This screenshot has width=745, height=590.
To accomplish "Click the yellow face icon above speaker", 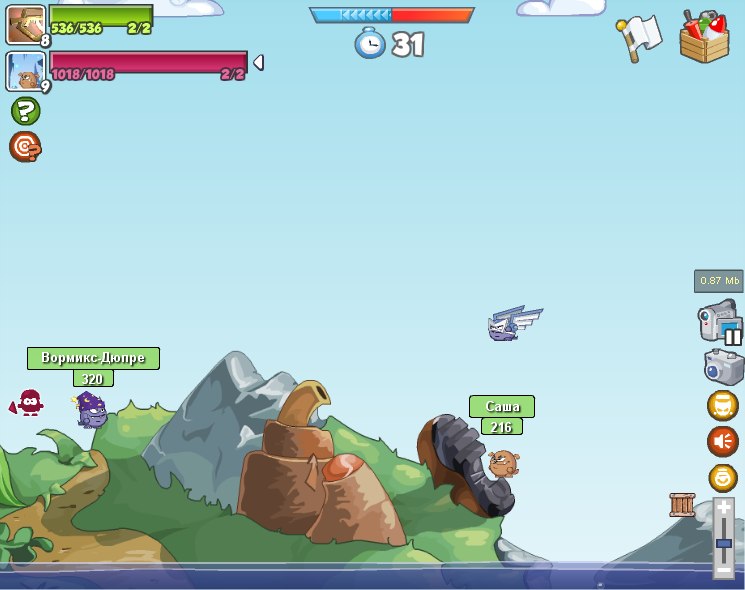I will pyautogui.click(x=722, y=405).
